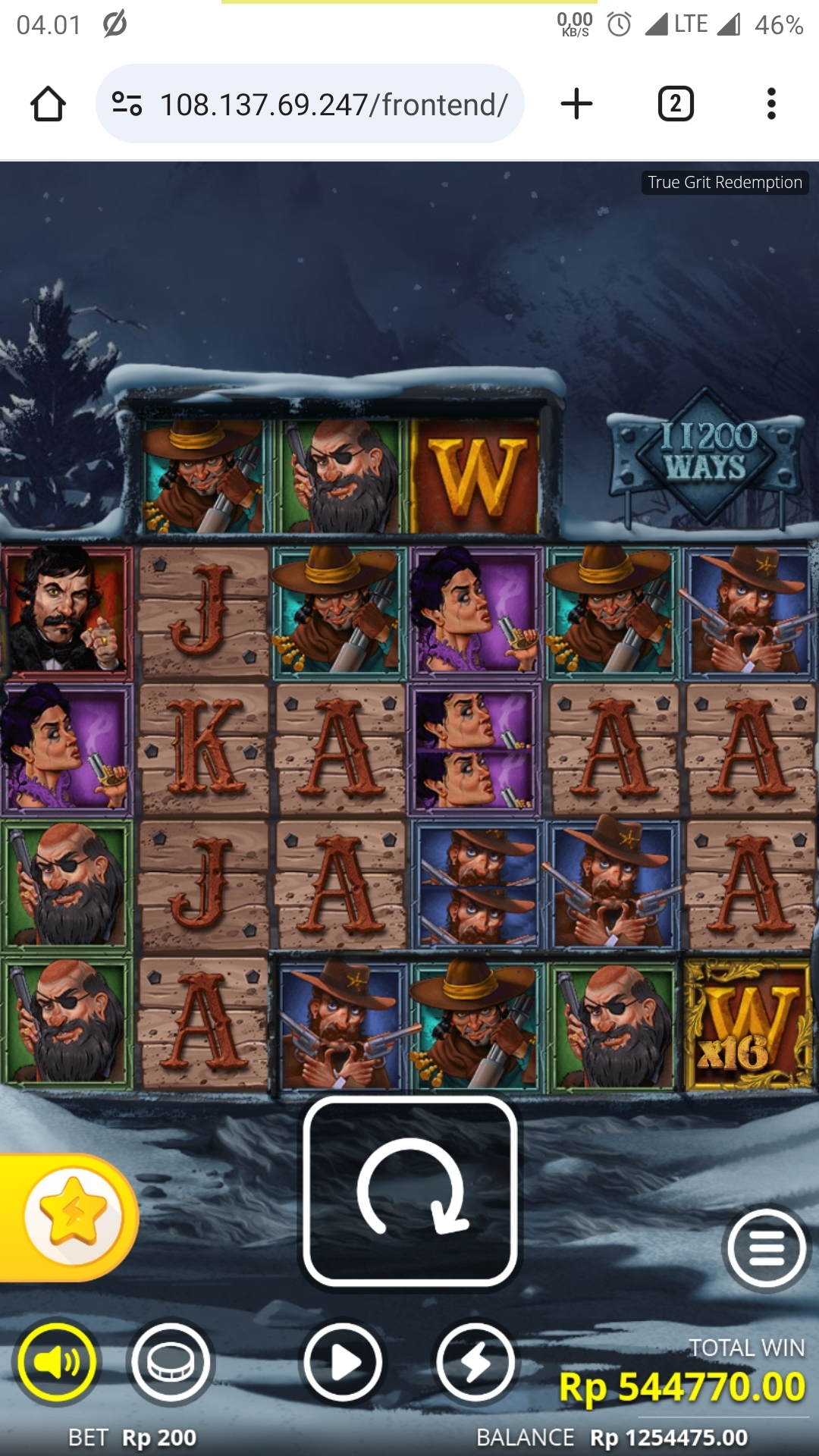The width and height of the screenshot is (819, 1456).
Task: Open the star bonus feature button
Action: 73,1216
